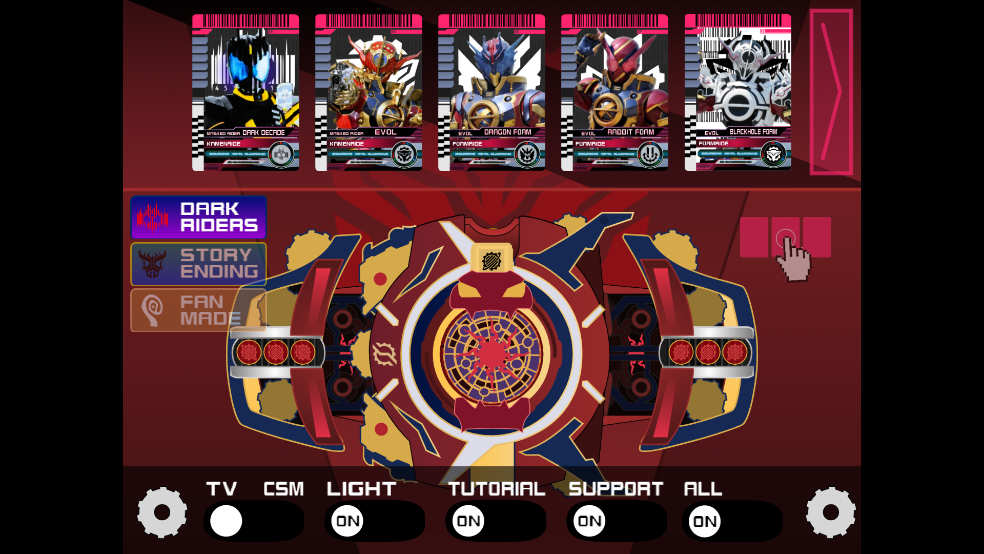
Task: Turn off the Light toggle
Action: pyautogui.click(x=374, y=521)
